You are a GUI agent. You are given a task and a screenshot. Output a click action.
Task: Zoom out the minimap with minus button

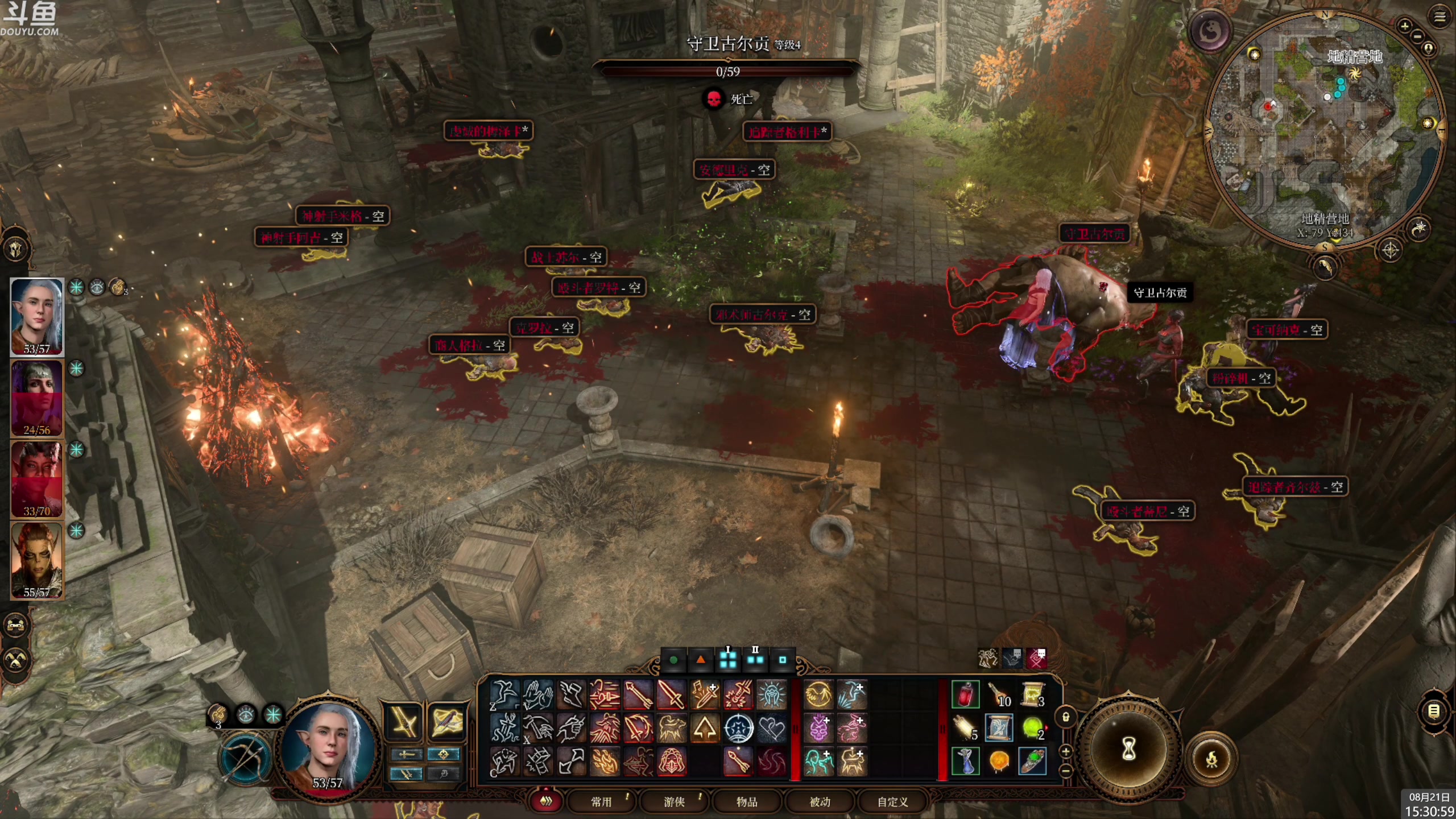pyautogui.click(x=1417, y=37)
